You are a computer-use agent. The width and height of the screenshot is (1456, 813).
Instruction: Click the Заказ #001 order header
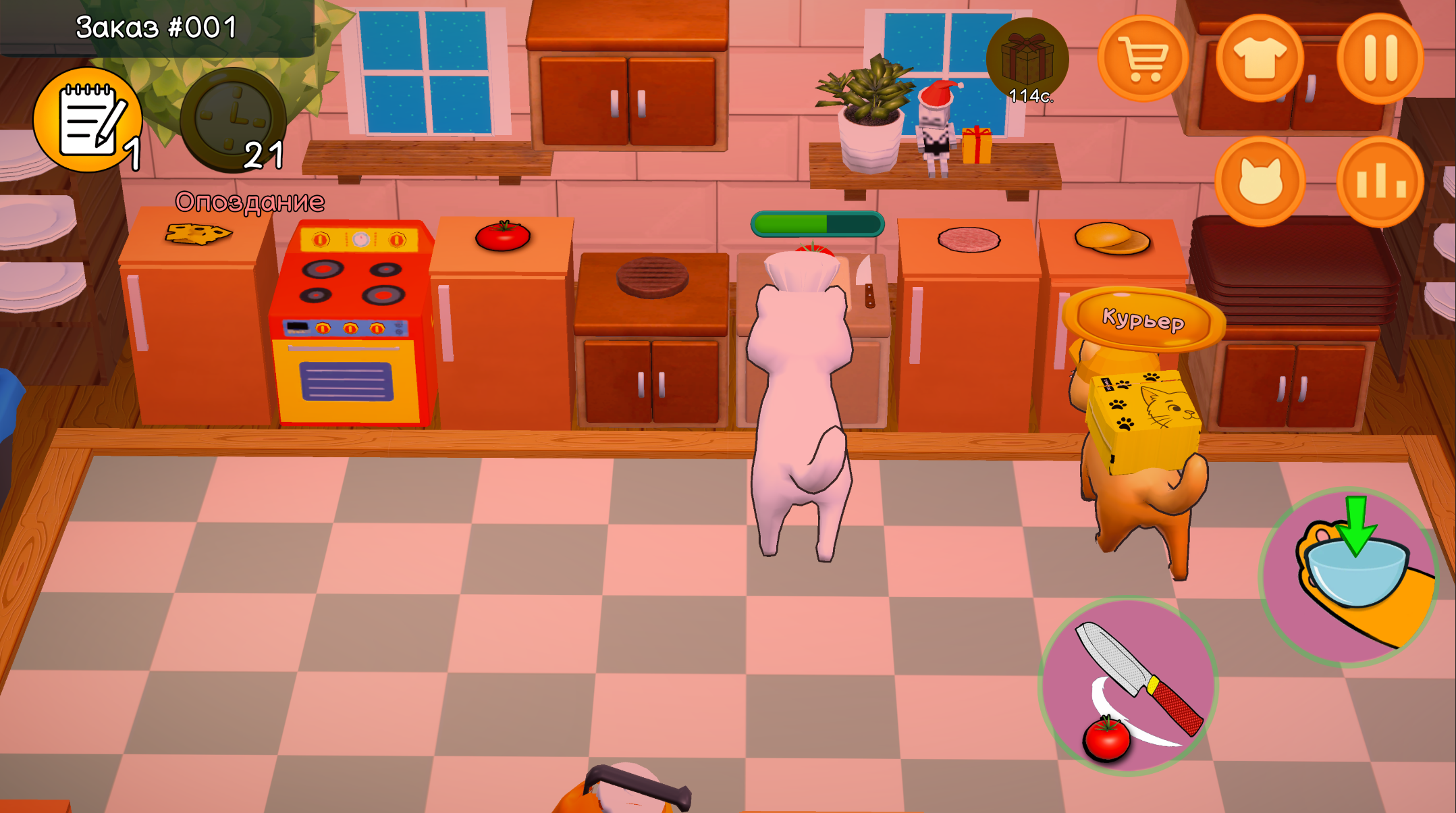[x=154, y=26]
